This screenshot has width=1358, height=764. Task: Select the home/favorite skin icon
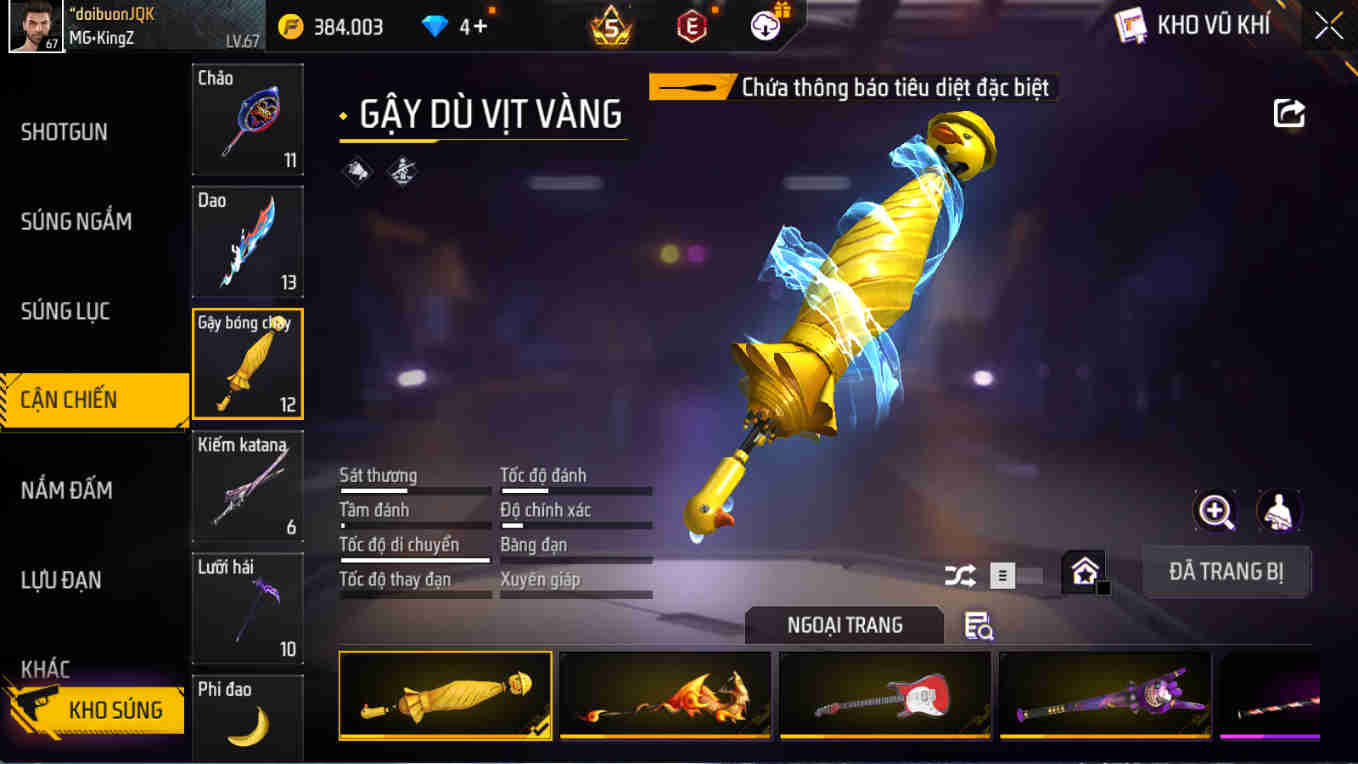[1084, 573]
